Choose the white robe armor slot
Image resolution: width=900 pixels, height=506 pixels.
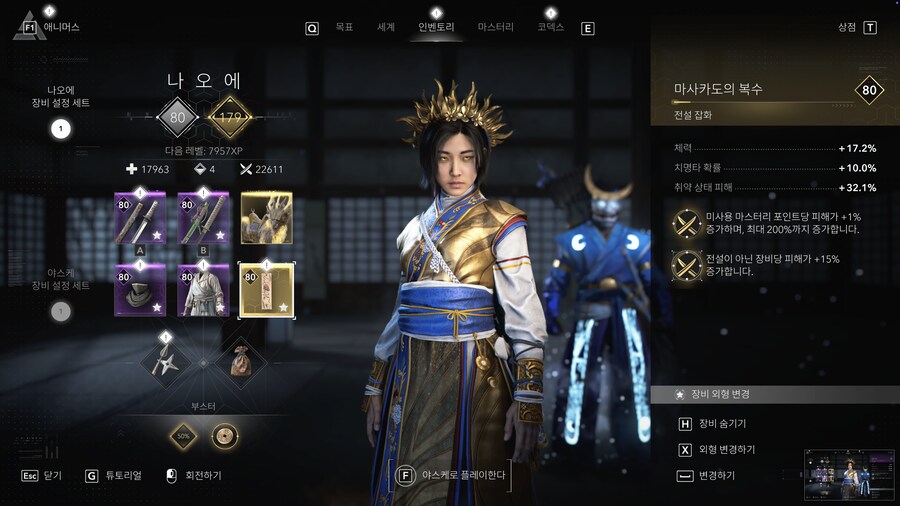click(x=203, y=291)
